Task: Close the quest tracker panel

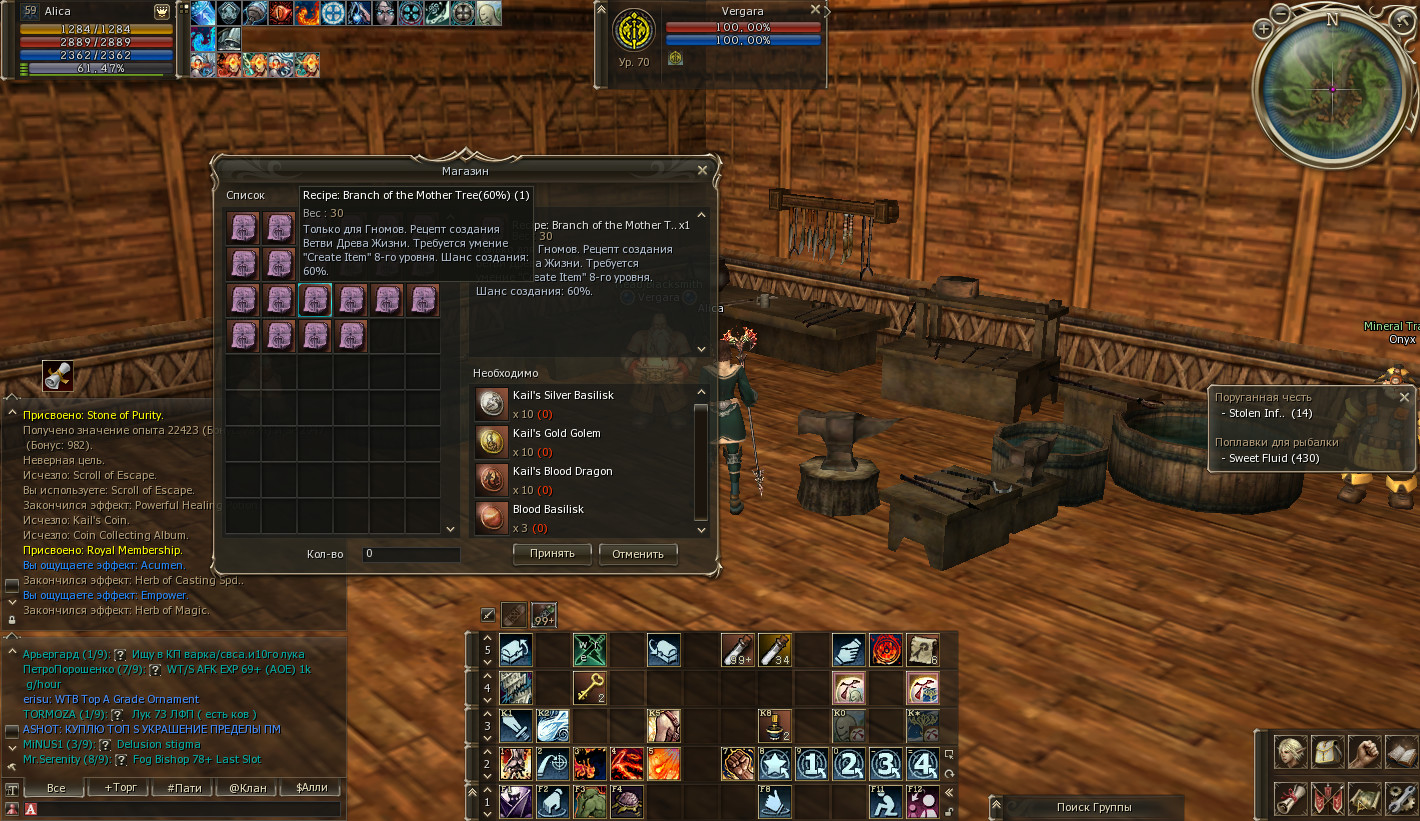Action: pos(1404,397)
